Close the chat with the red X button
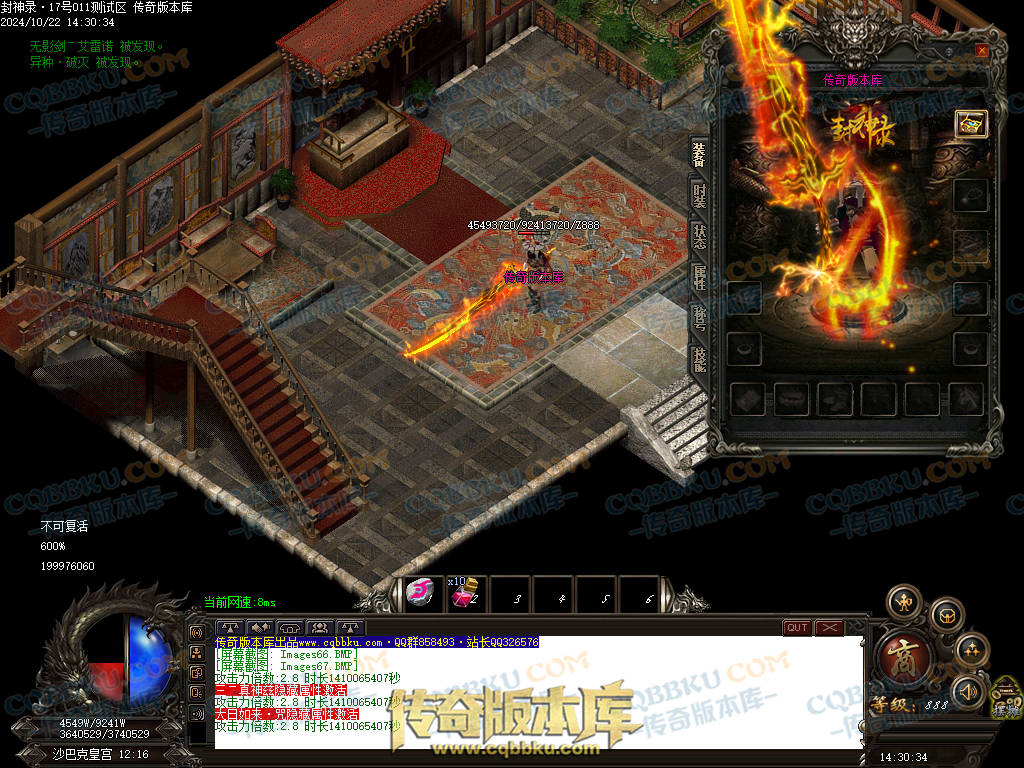Image resolution: width=1024 pixels, height=768 pixels. (x=829, y=628)
